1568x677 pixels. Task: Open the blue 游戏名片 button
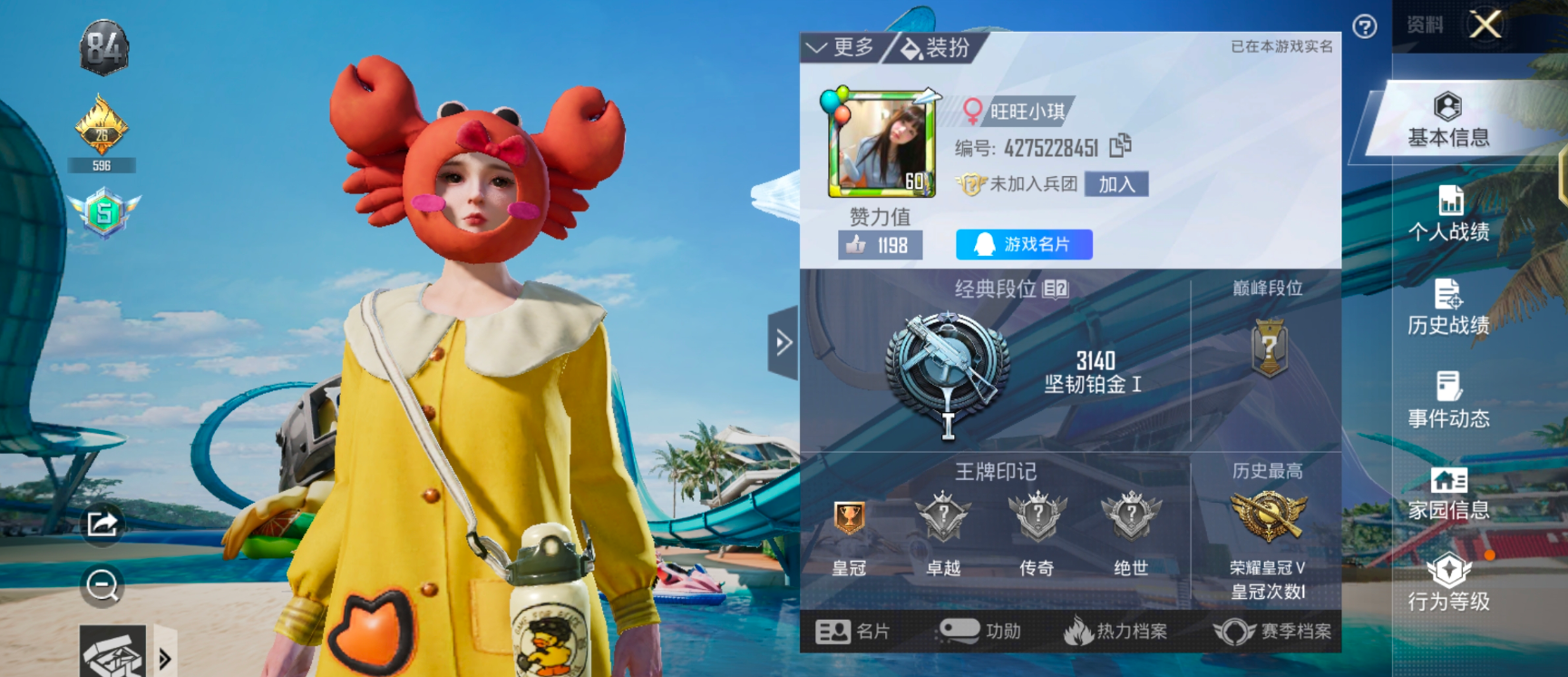click(x=1021, y=243)
